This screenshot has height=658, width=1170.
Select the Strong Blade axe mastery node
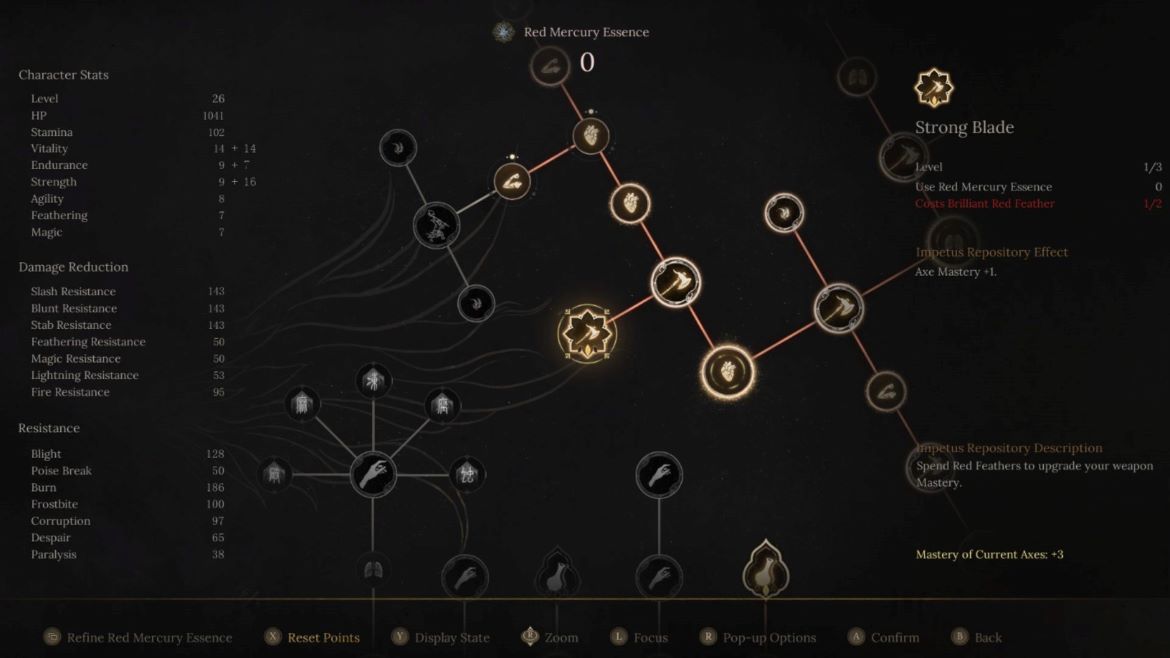[587, 334]
